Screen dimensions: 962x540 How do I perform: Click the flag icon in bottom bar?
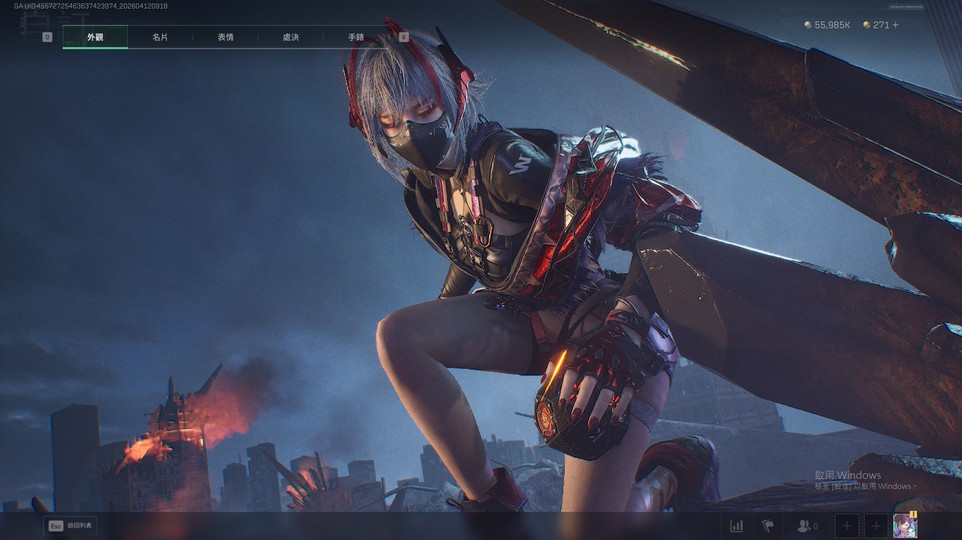768,525
